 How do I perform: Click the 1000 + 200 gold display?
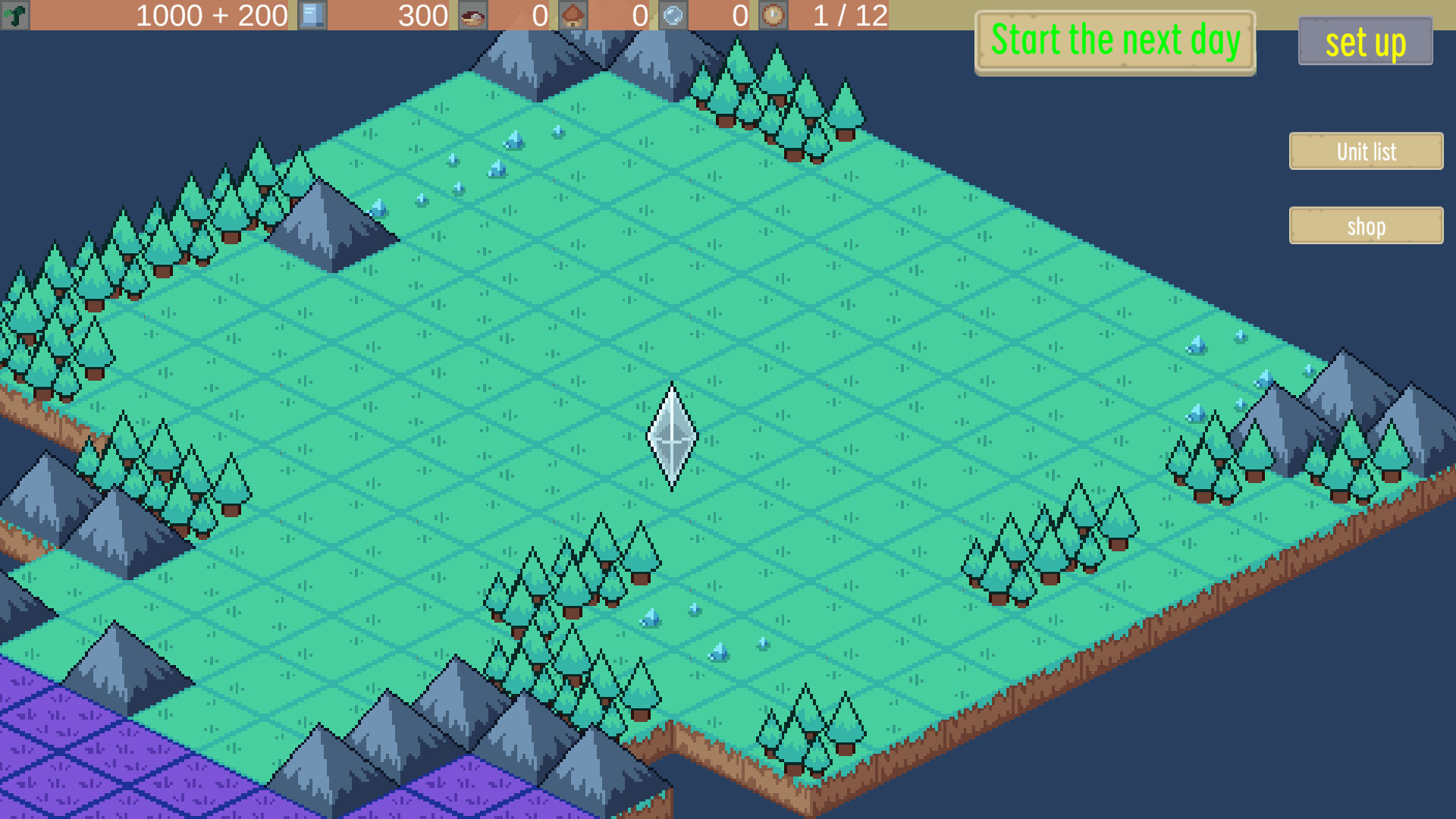click(x=211, y=14)
